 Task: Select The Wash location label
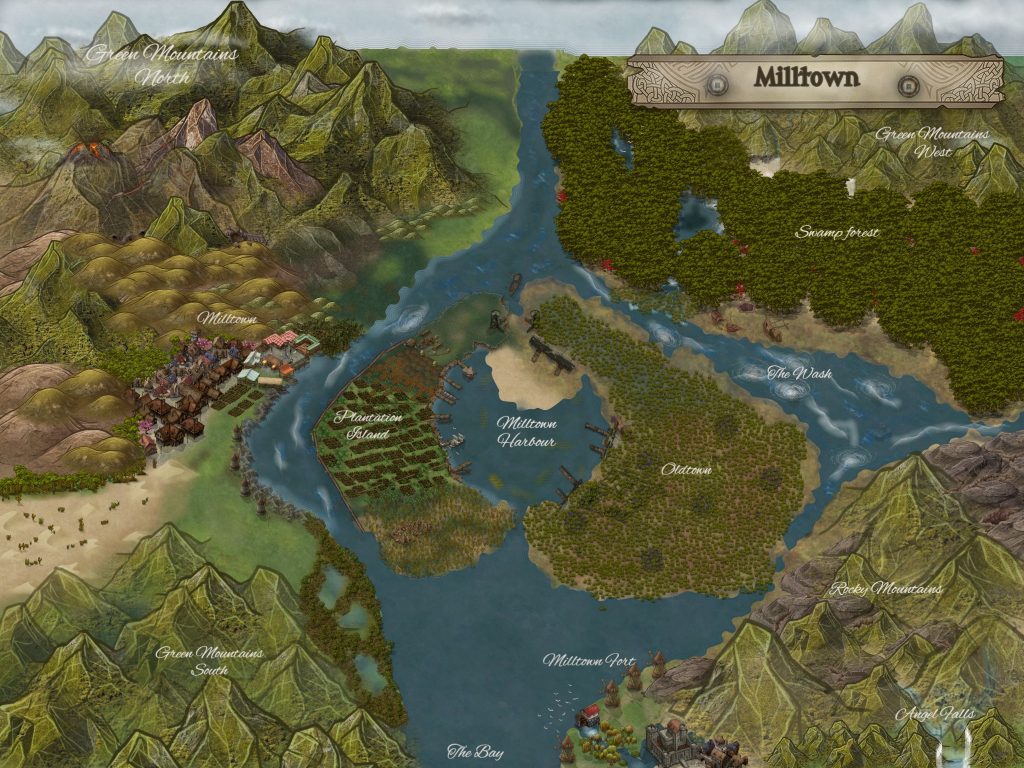coord(799,374)
